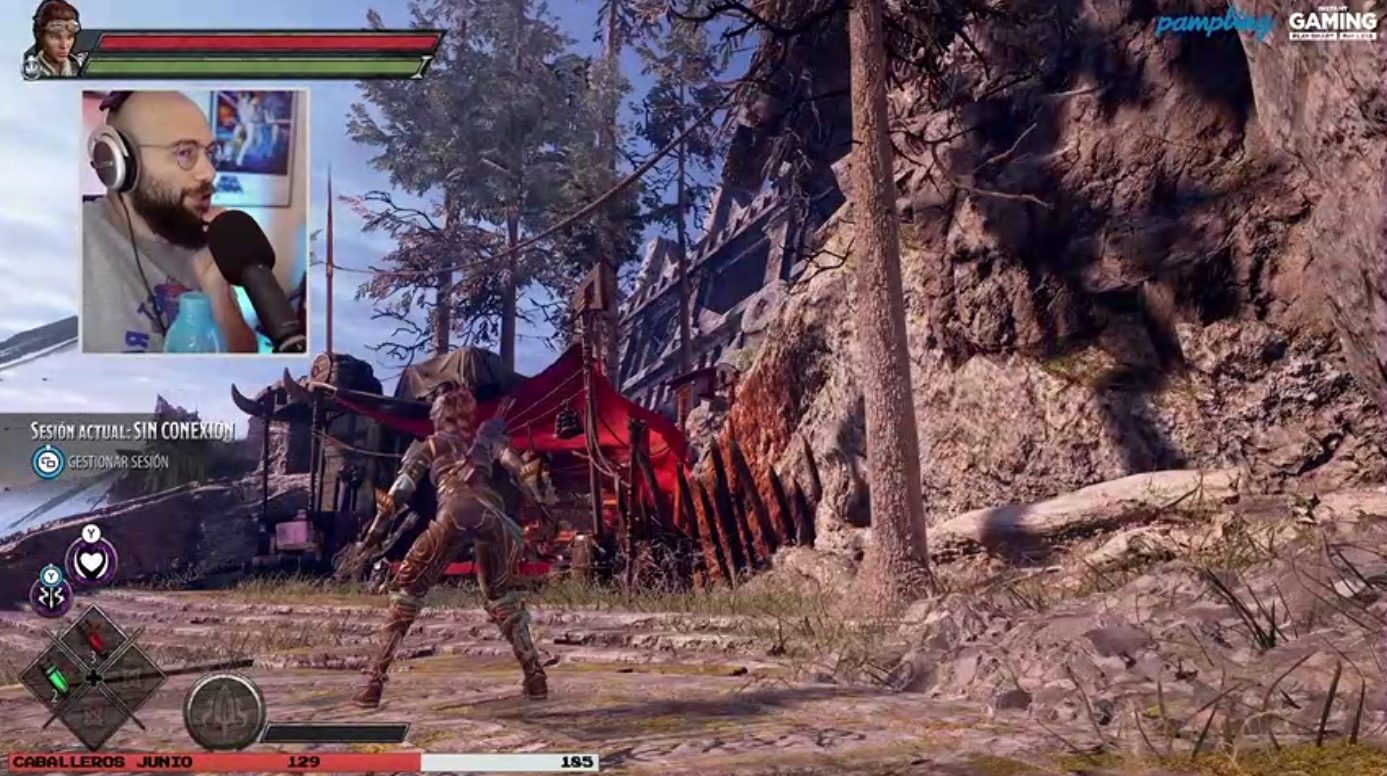
Task: Use the green potion quick slot
Action: coord(59,680)
